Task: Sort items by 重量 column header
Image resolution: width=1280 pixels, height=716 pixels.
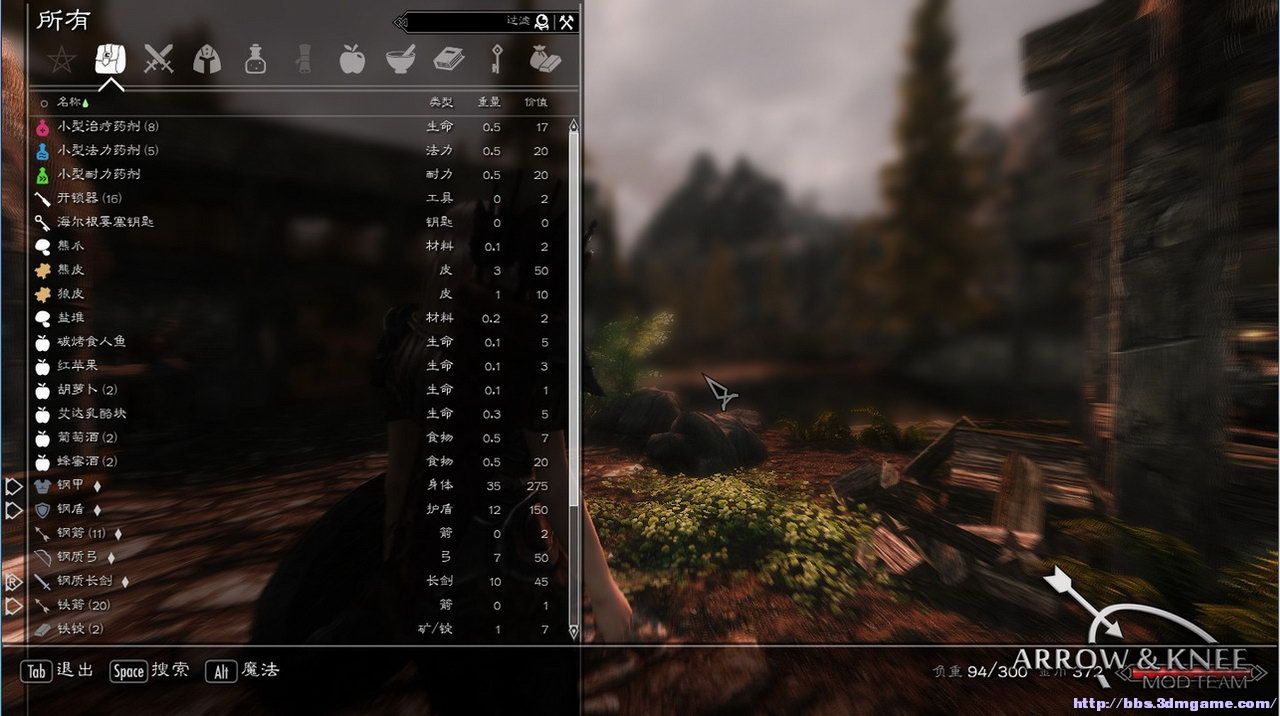Action: click(489, 102)
